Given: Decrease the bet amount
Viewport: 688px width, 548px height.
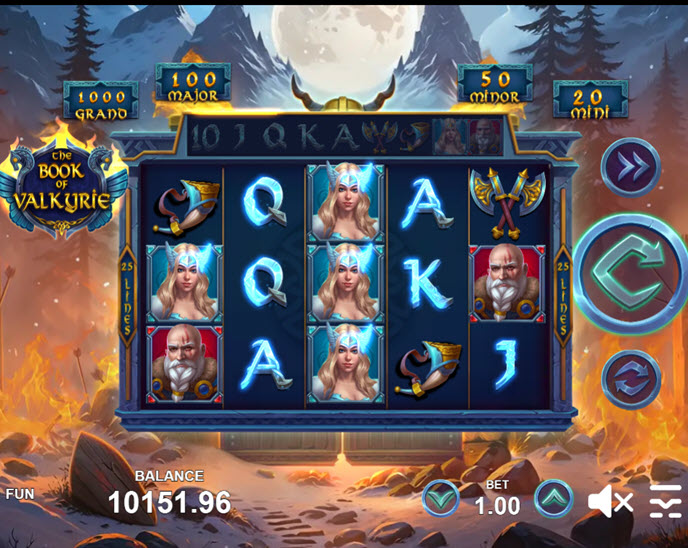Looking at the screenshot, I should point(440,498).
